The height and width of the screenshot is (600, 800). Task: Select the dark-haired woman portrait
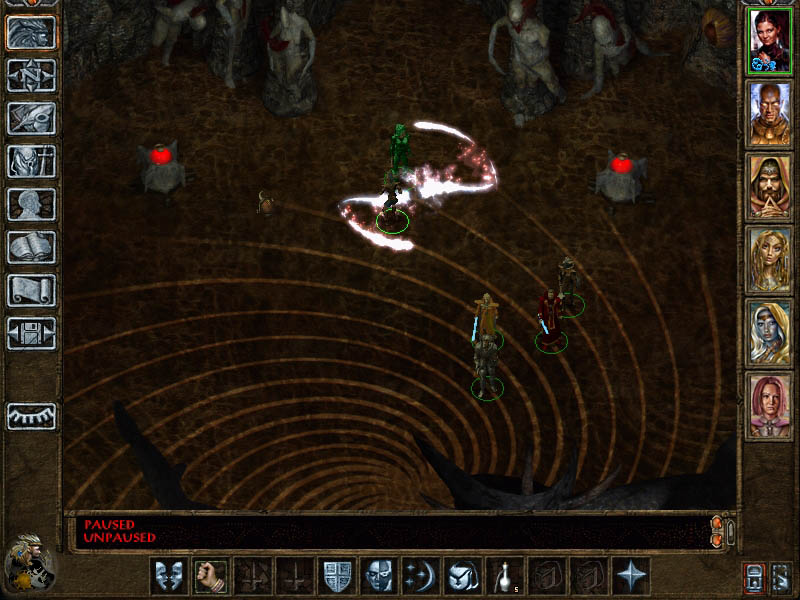point(769,41)
